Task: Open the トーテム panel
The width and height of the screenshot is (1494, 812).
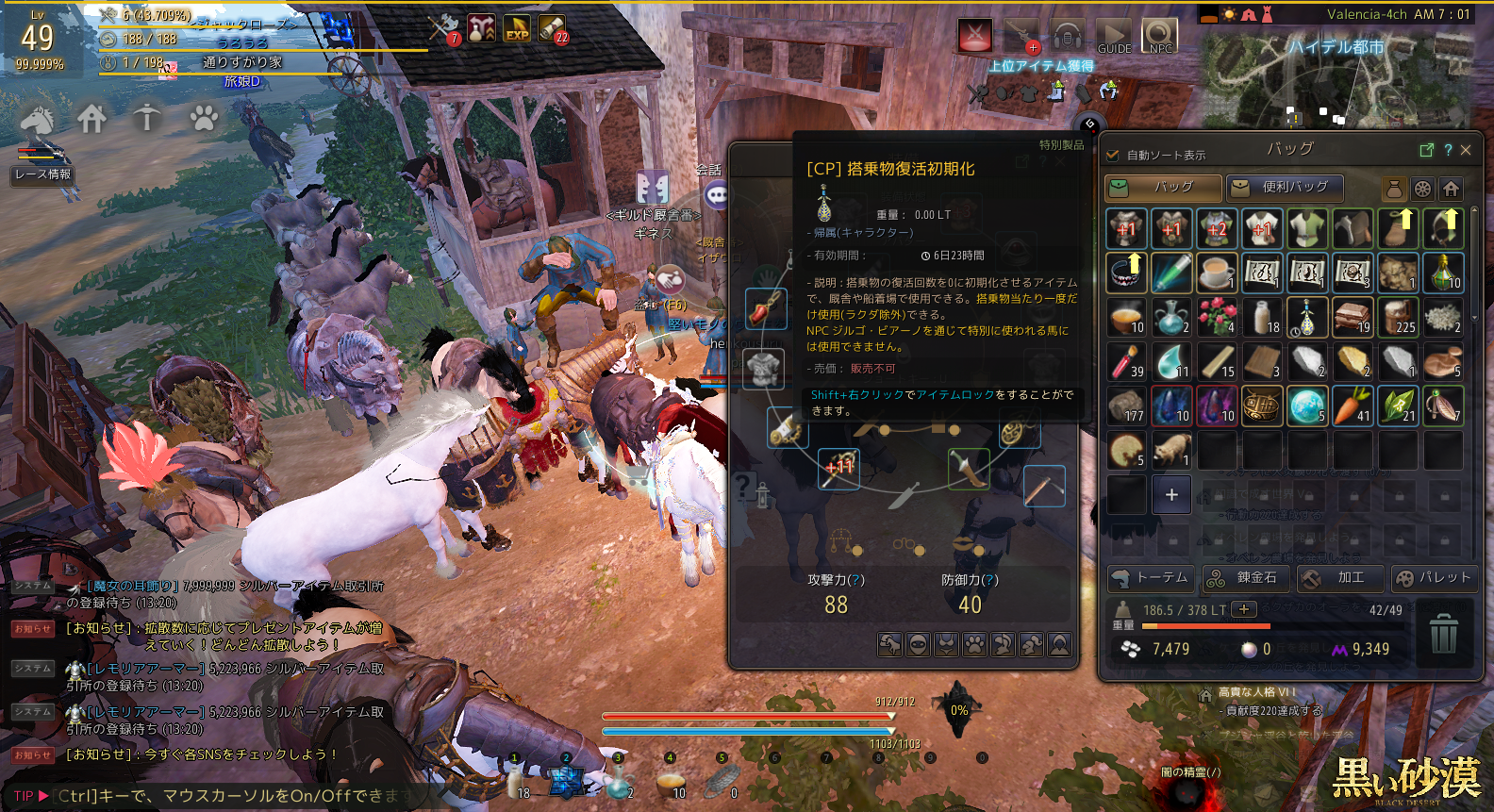Action: tap(1151, 578)
